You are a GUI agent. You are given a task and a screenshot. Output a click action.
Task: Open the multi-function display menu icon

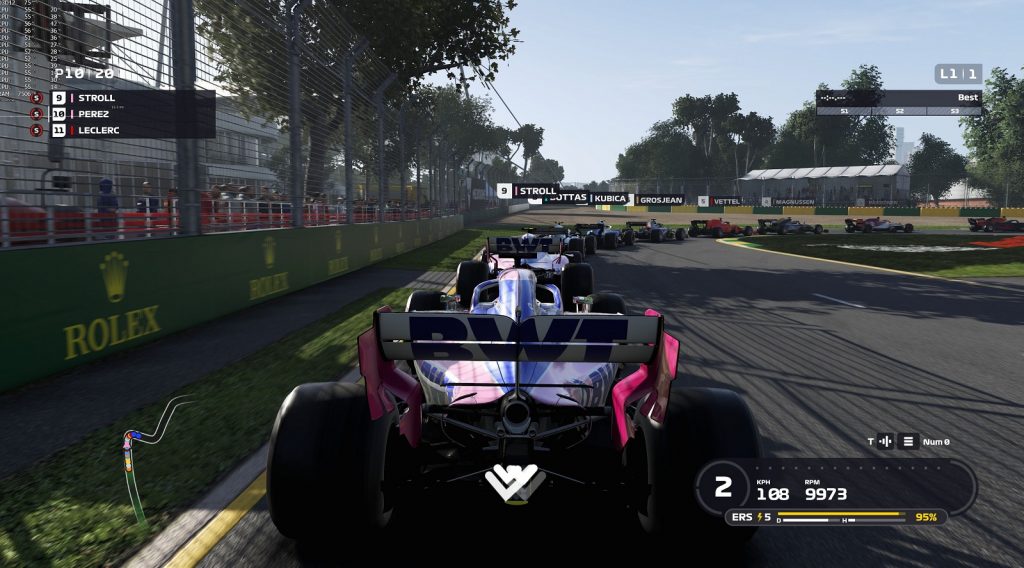coord(909,441)
